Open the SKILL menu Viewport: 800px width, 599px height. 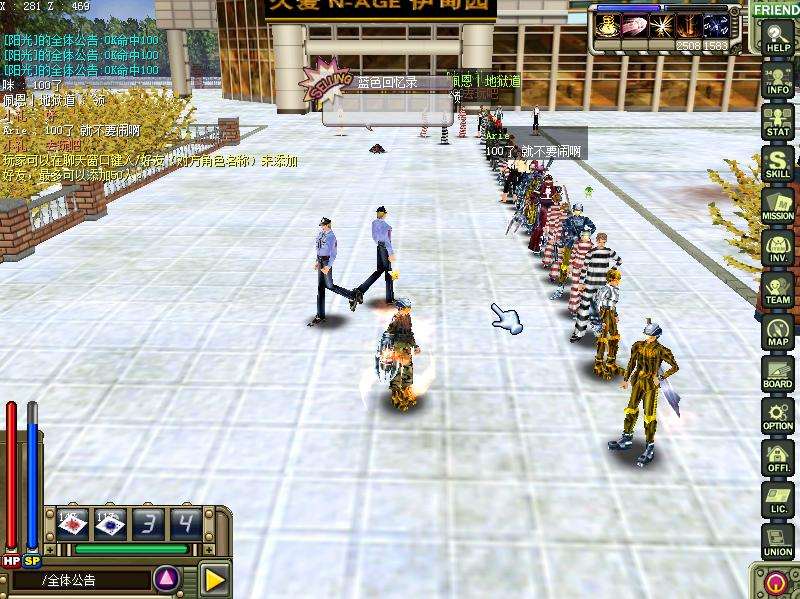777,163
